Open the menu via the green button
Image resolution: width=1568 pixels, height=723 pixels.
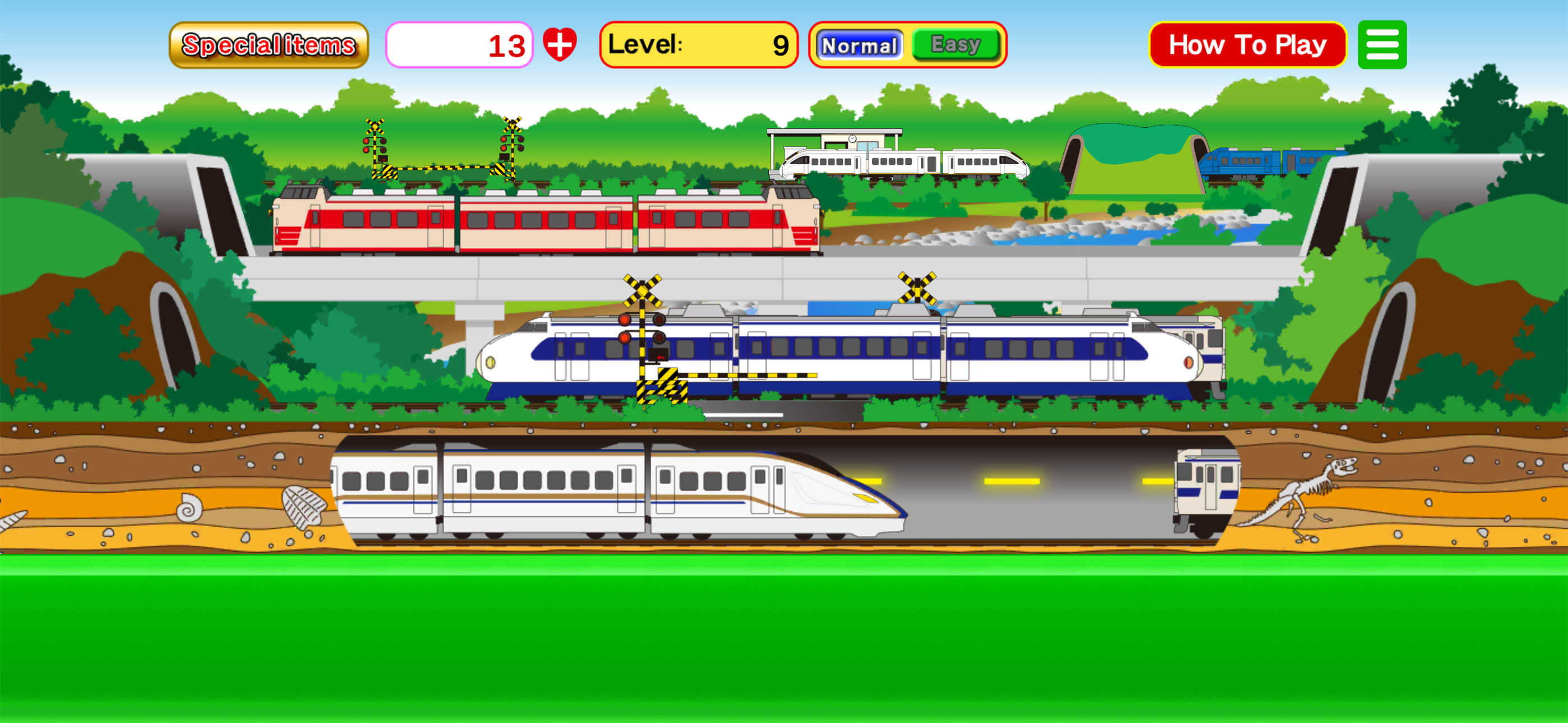1382,44
